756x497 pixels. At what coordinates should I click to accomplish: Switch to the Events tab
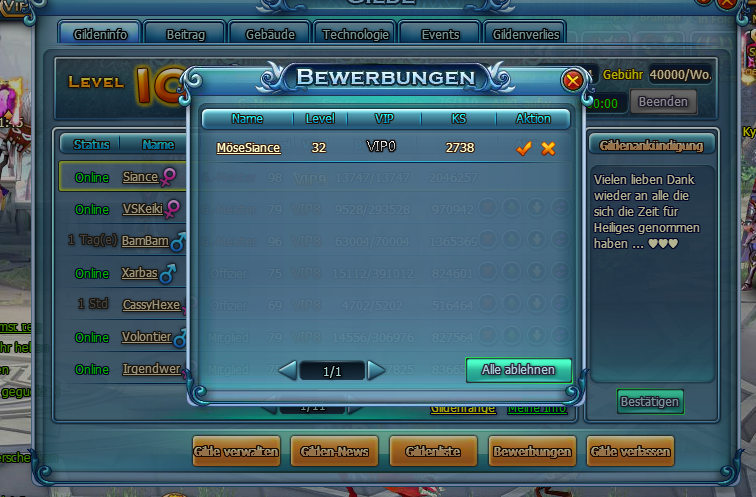(x=440, y=34)
